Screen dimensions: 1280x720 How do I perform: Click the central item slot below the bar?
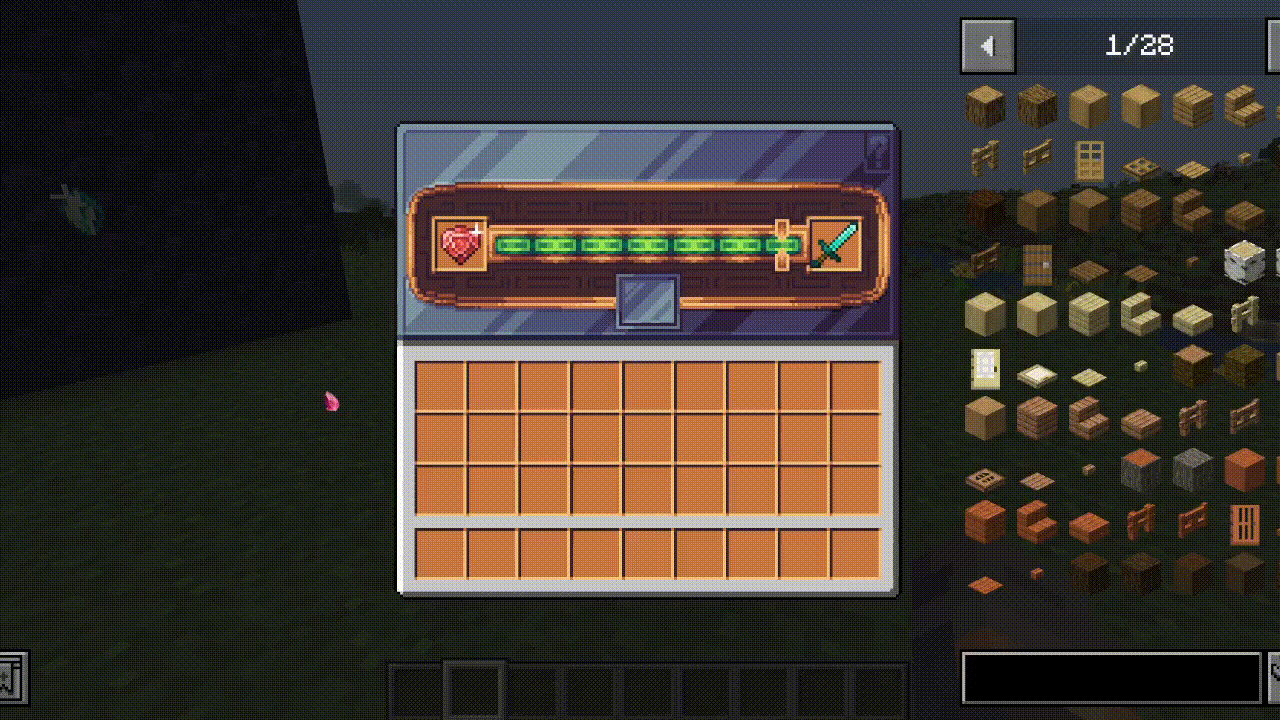click(648, 302)
